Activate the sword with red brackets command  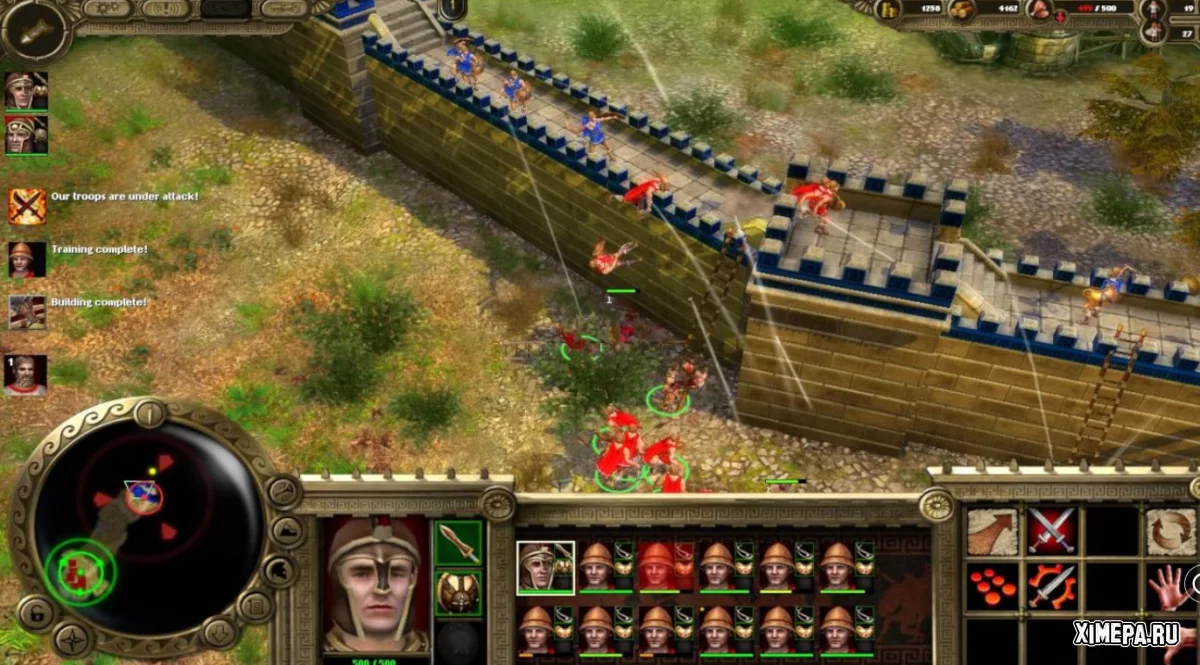point(1052,587)
